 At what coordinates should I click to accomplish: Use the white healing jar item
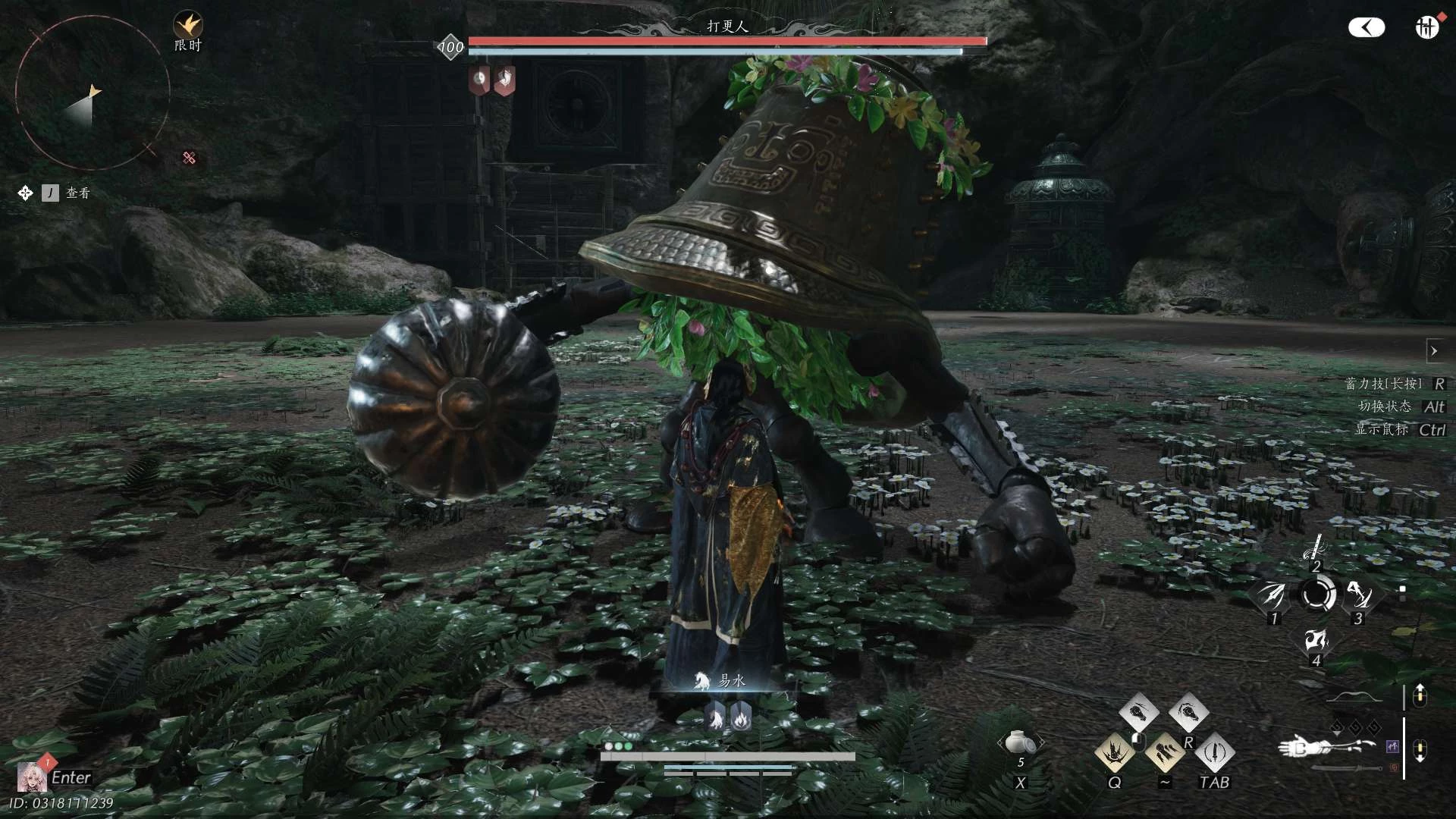[x=1020, y=742]
